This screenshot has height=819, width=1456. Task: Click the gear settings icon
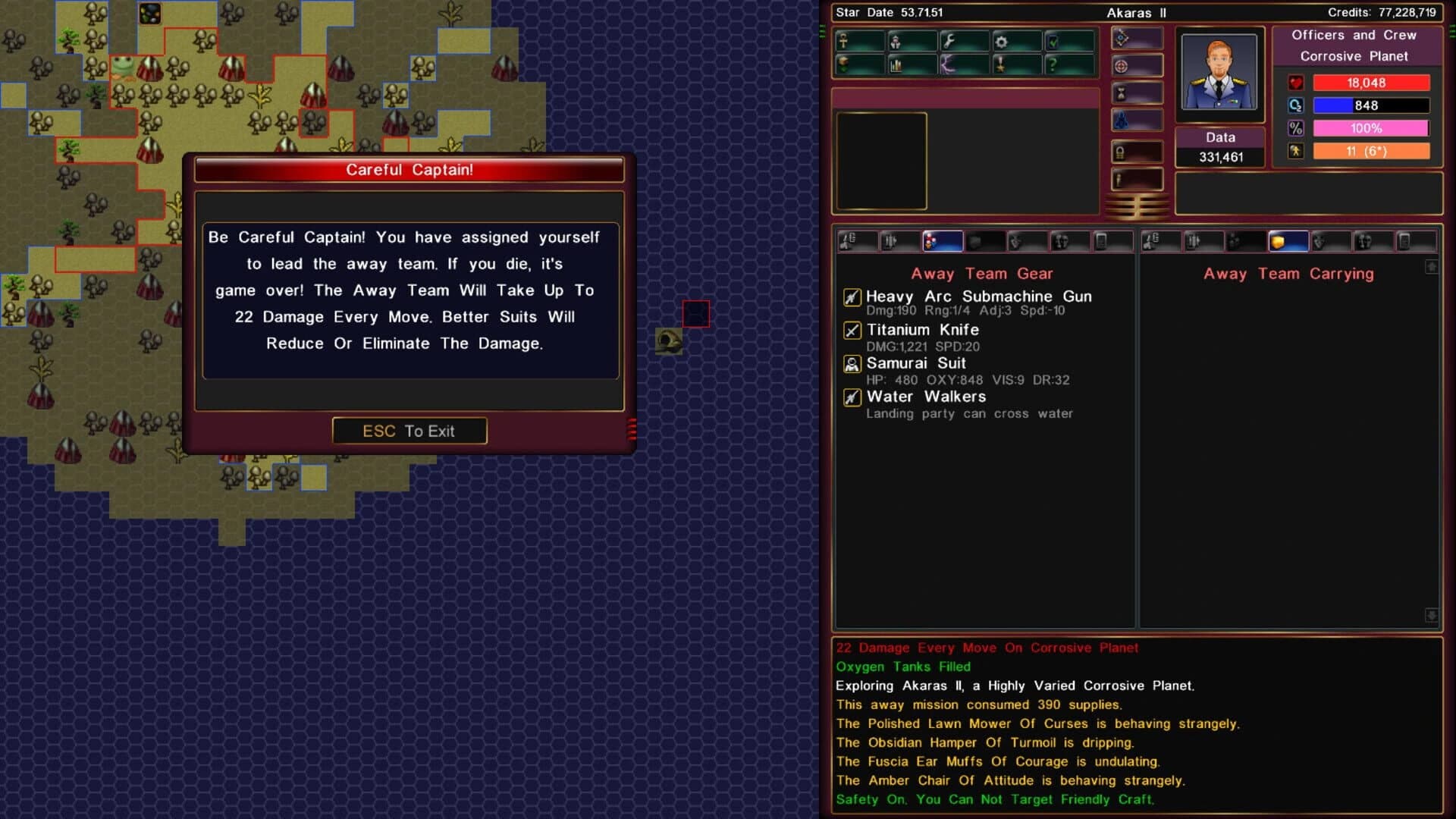click(1002, 41)
